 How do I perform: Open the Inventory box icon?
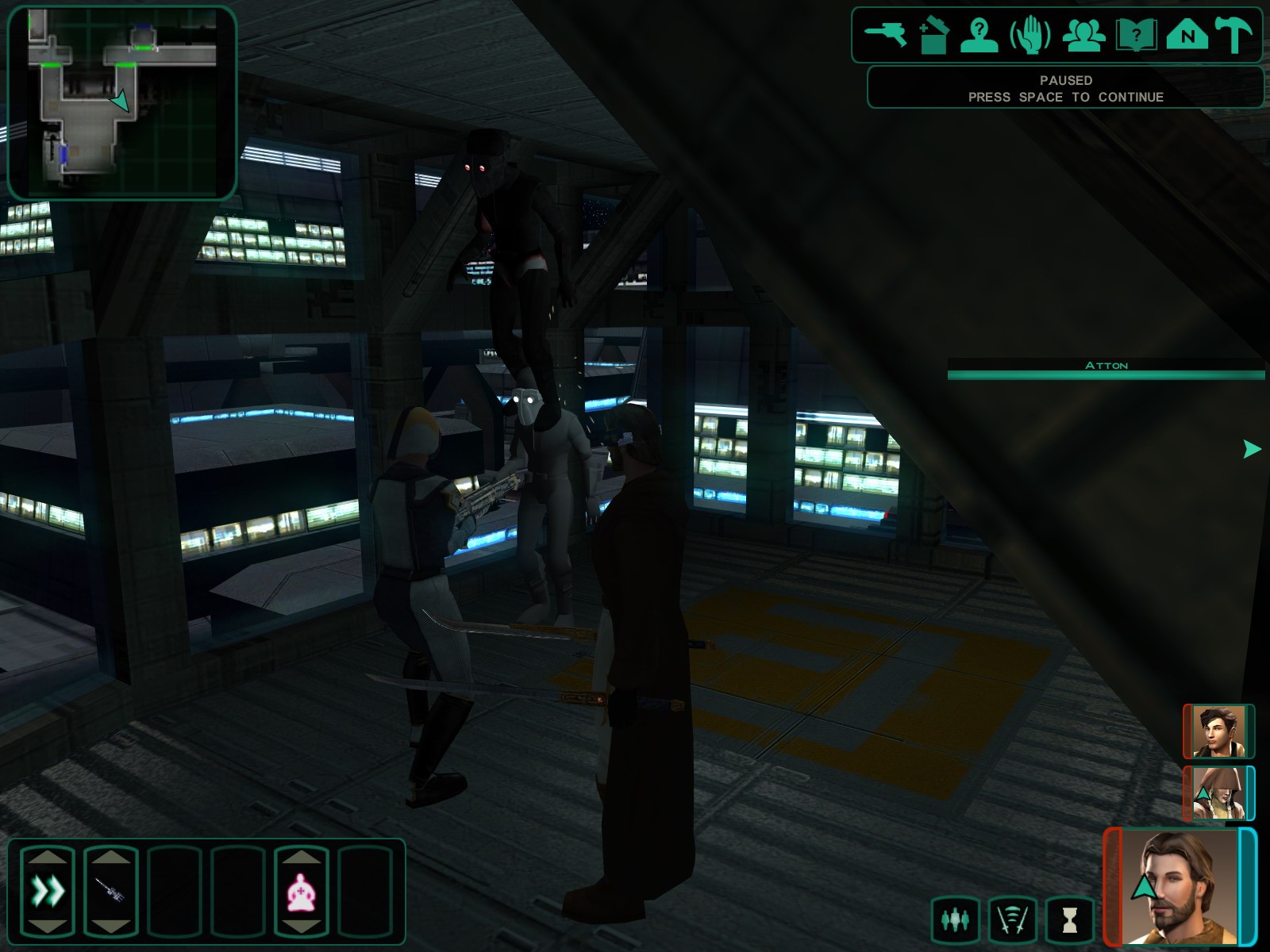coord(933,36)
